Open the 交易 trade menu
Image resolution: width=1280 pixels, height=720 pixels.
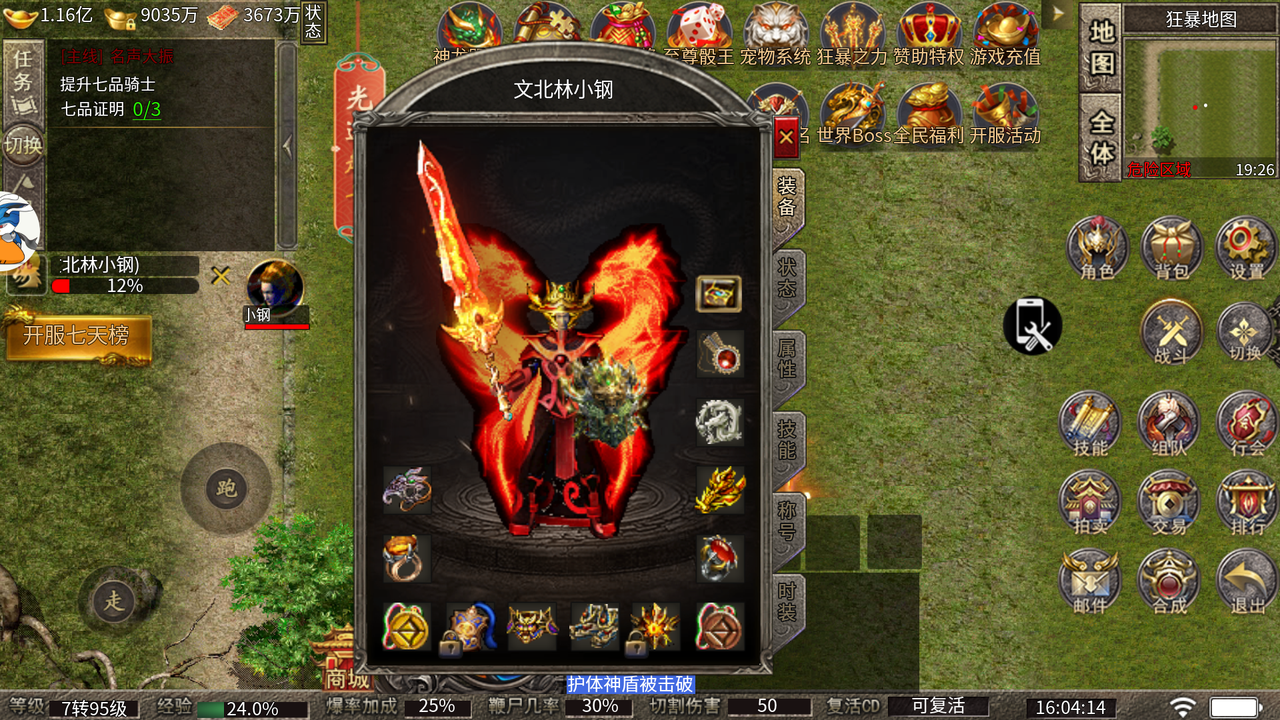pos(1169,502)
